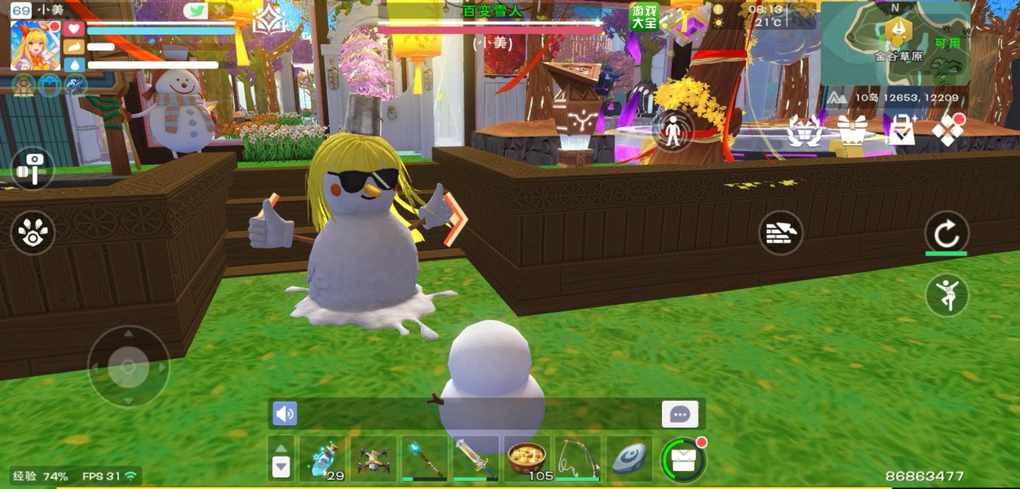1020x489 pixels.
Task: Open the gift box rewards icon
Action: [852, 130]
